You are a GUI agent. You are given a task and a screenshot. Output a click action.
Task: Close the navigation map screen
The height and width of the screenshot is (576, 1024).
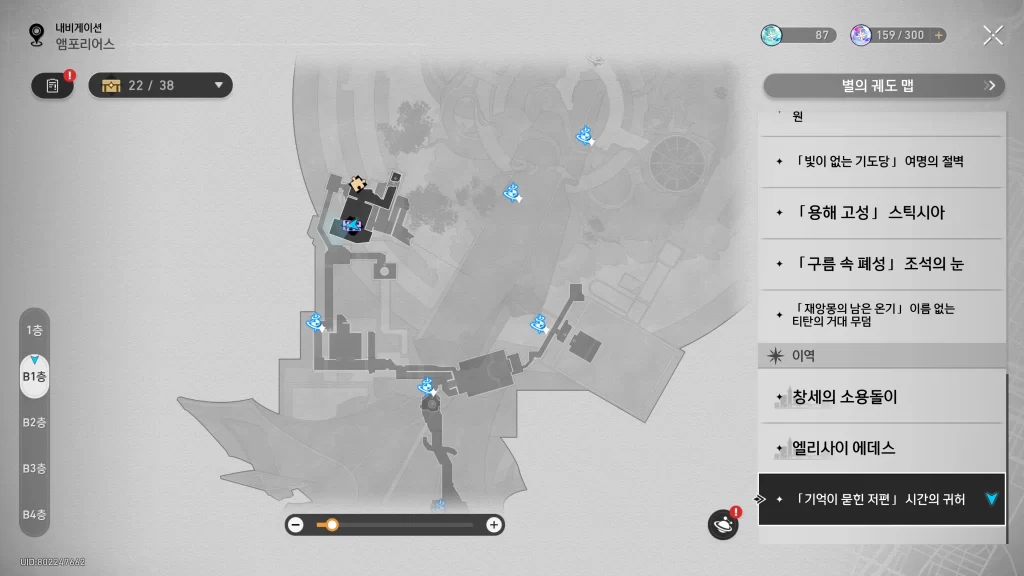[x=992, y=35]
